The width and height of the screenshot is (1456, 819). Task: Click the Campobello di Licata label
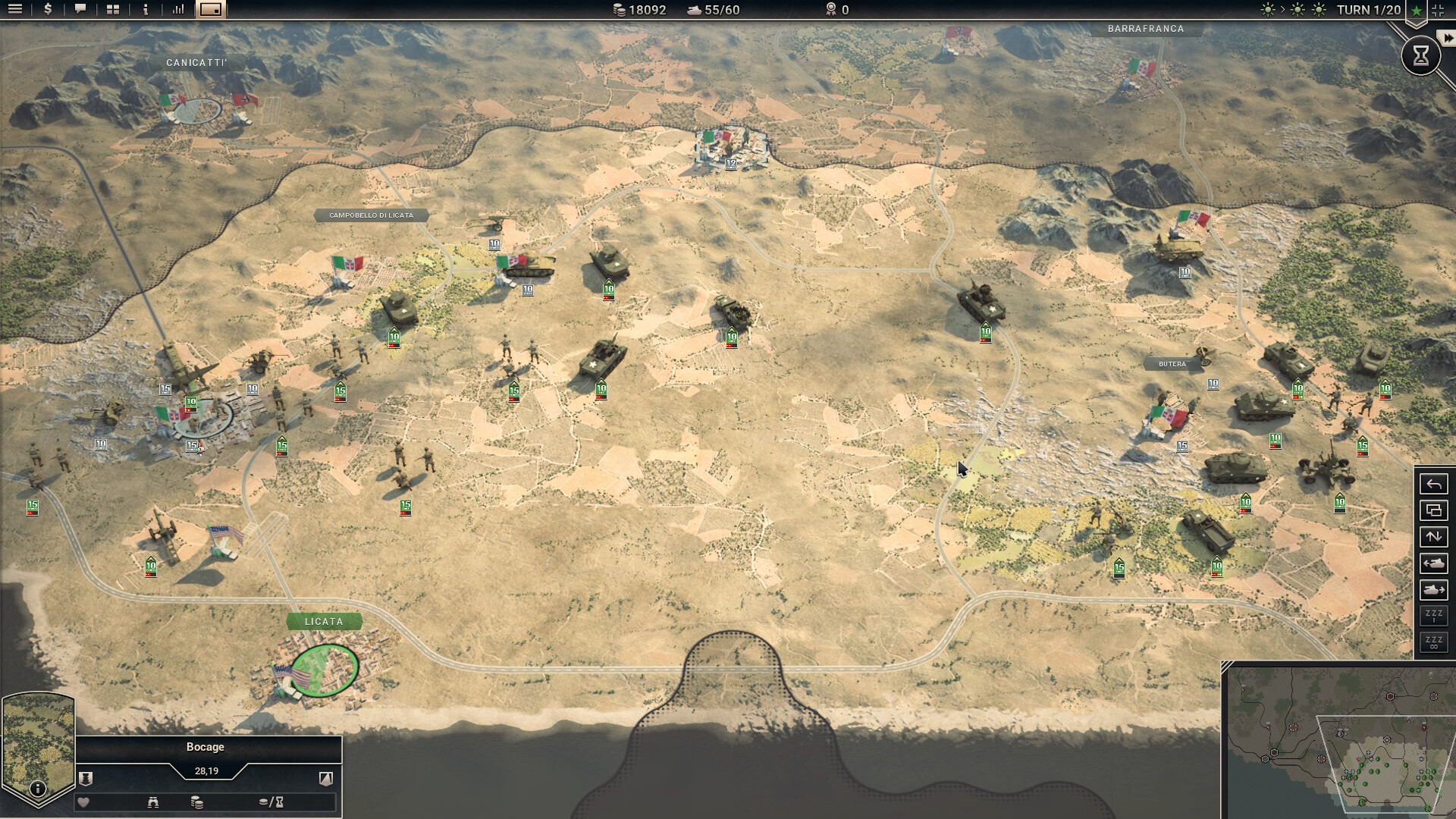372,215
